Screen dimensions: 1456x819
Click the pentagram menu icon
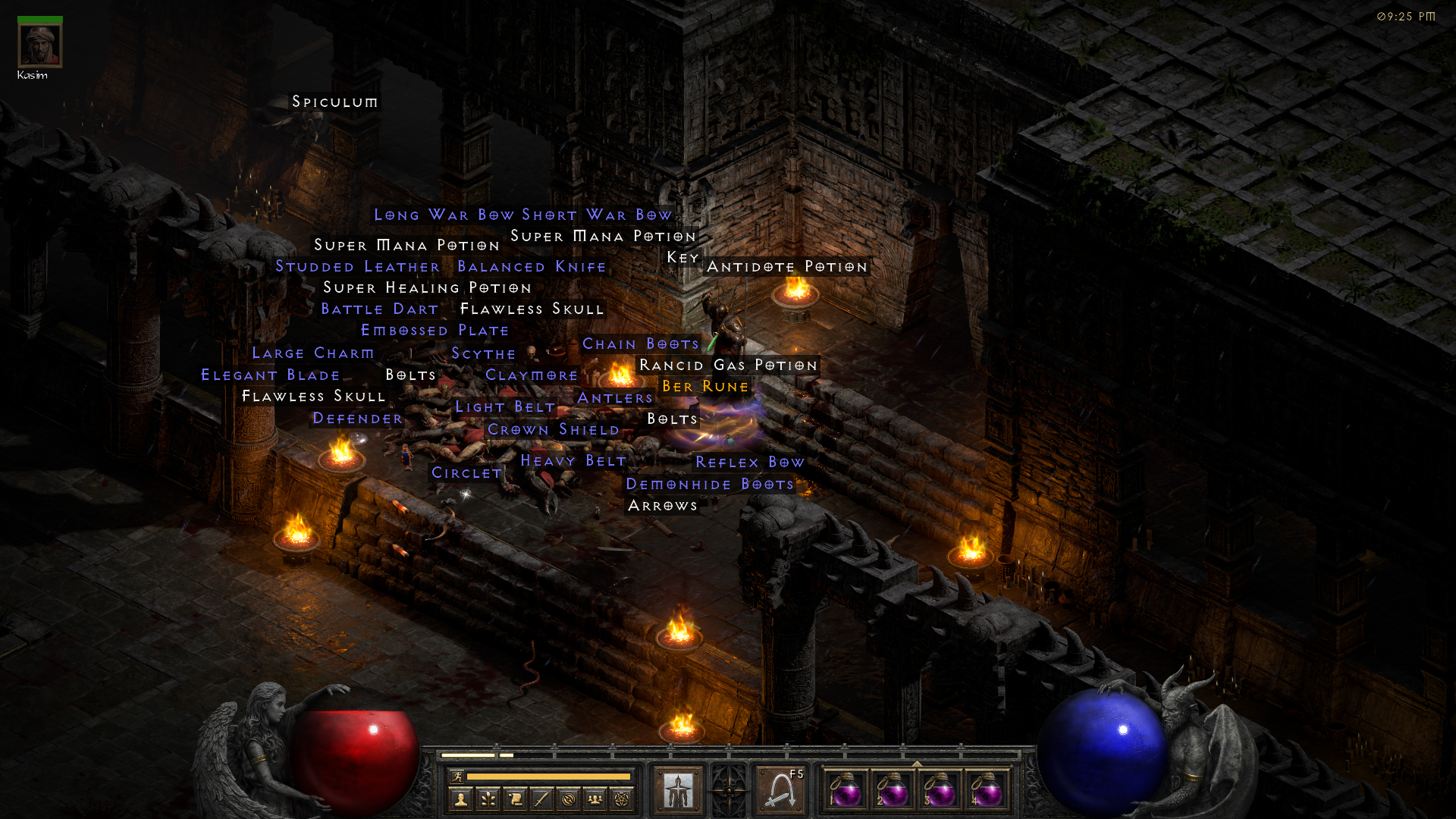point(623,798)
